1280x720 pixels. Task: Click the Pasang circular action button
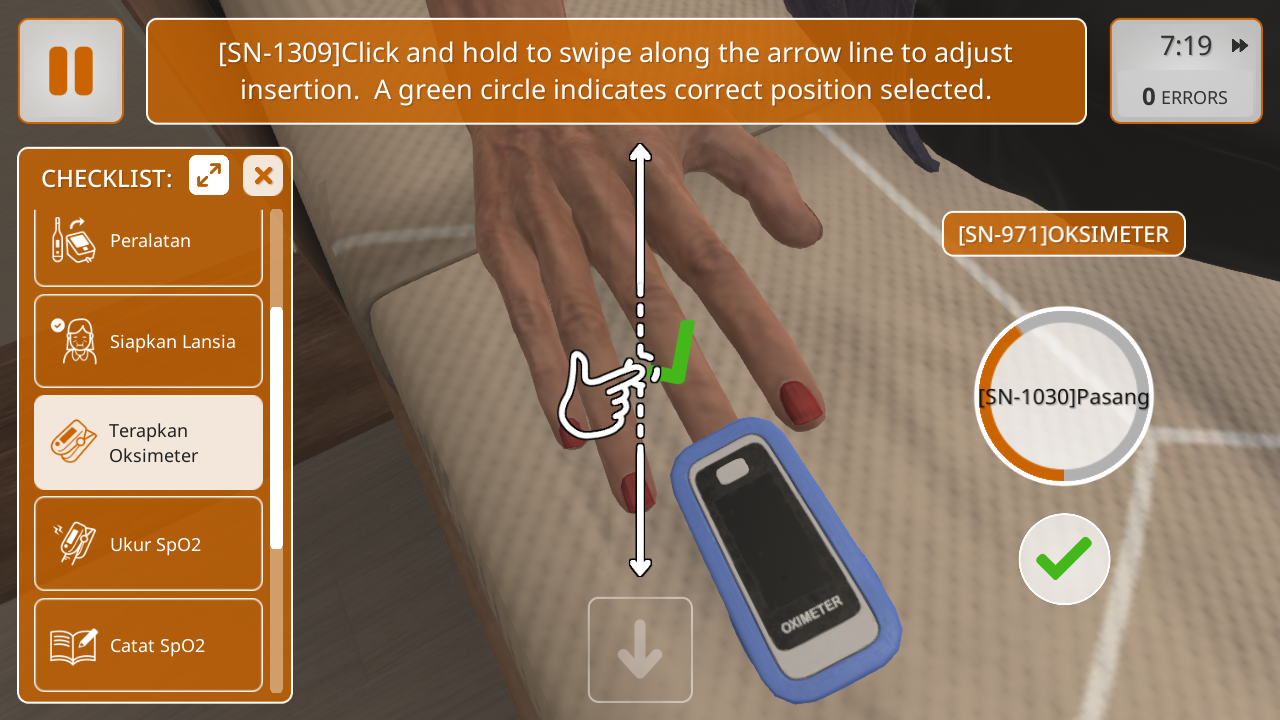[1064, 396]
